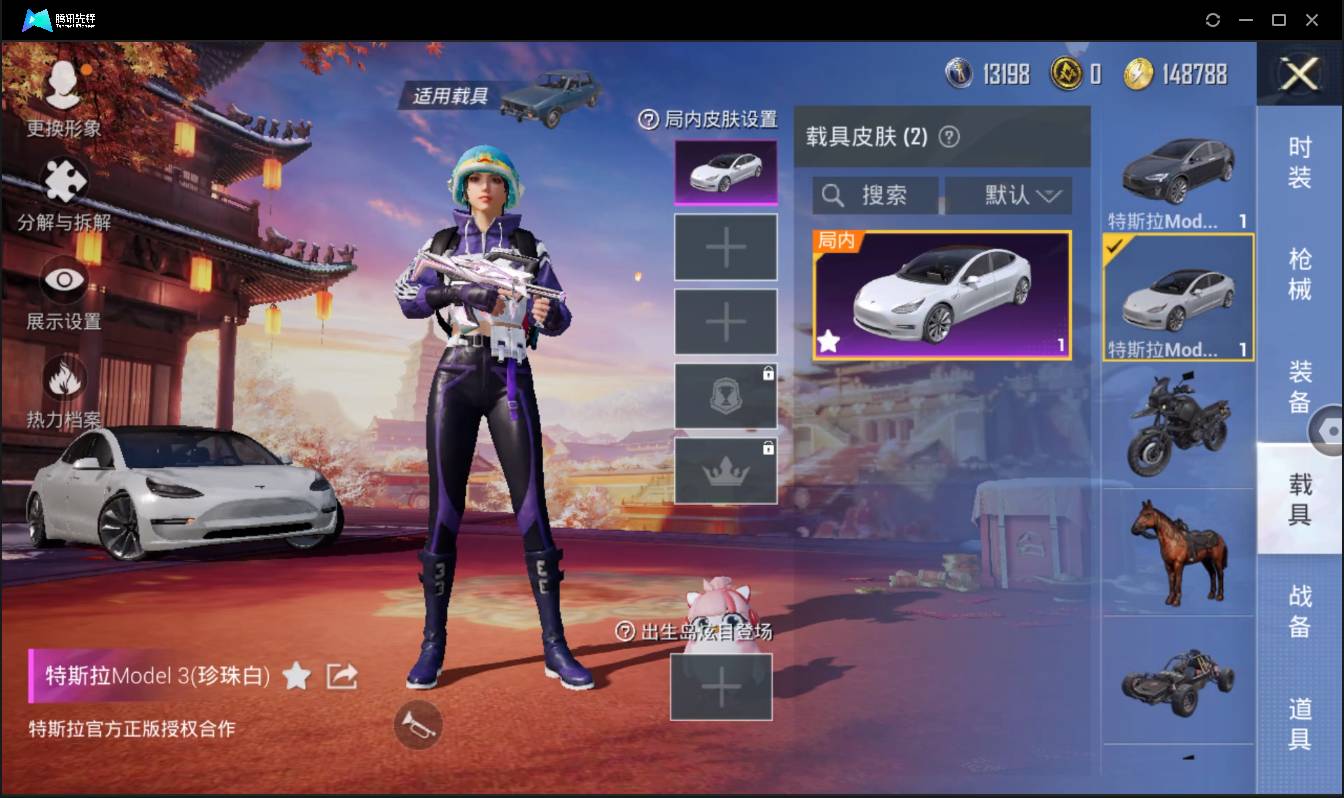Select the motorcycle skin in the right list

[1177, 425]
